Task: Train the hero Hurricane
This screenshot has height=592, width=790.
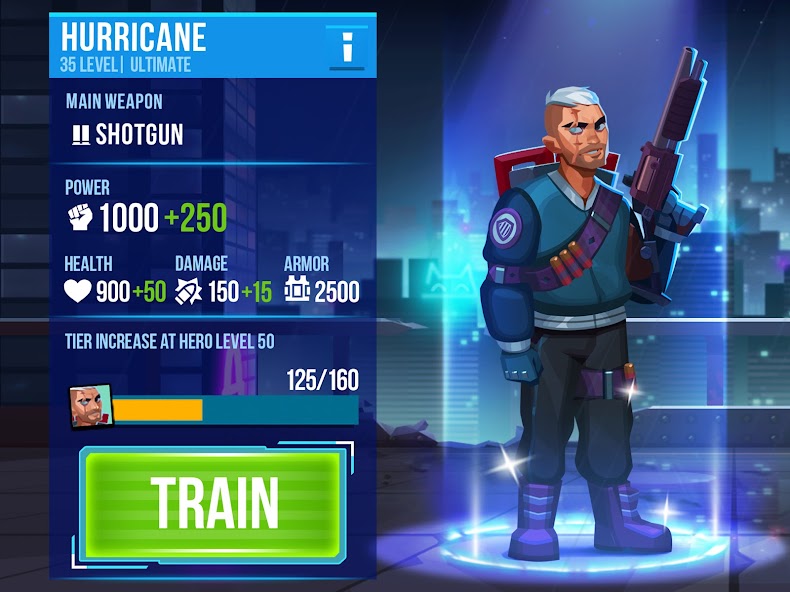Action: pos(214,502)
